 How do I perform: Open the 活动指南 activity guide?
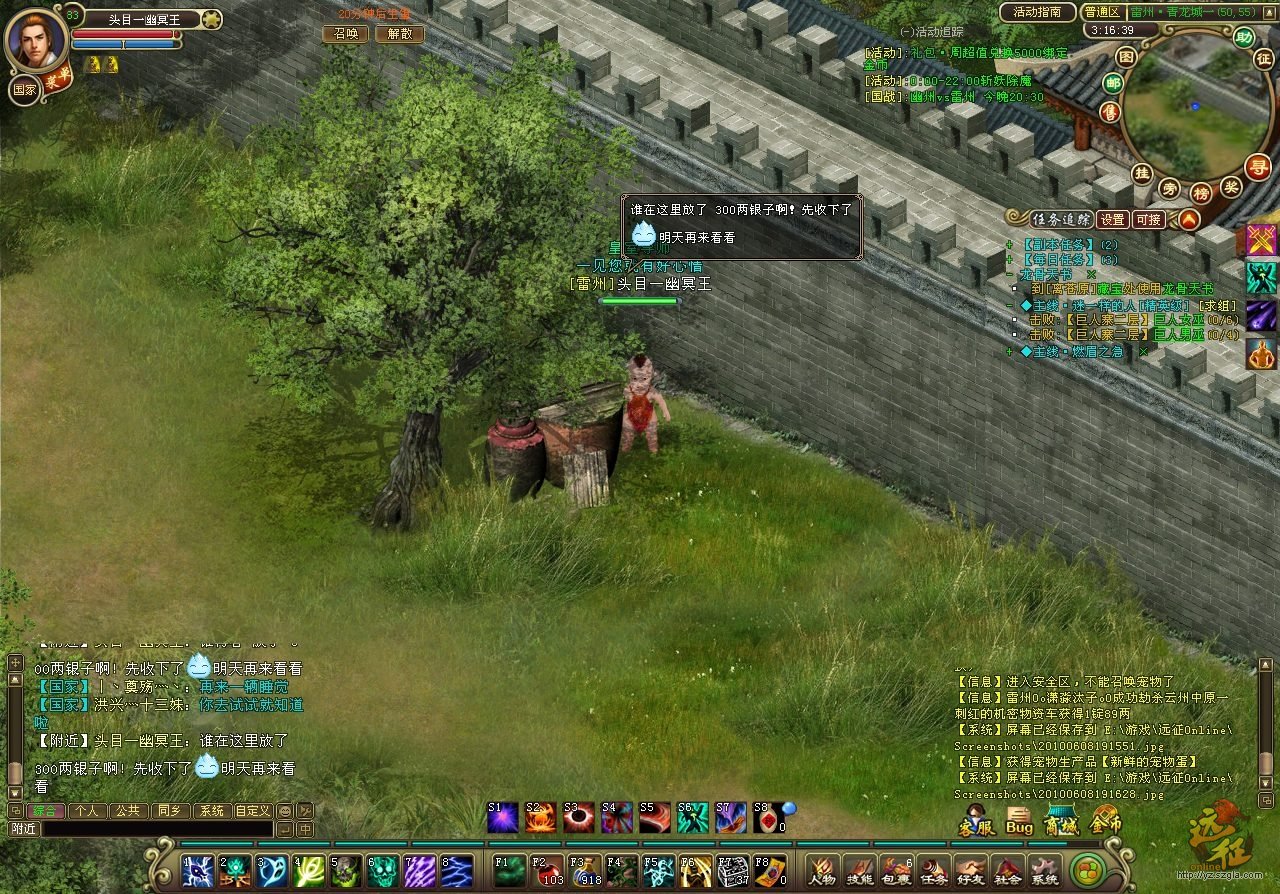tap(1037, 13)
